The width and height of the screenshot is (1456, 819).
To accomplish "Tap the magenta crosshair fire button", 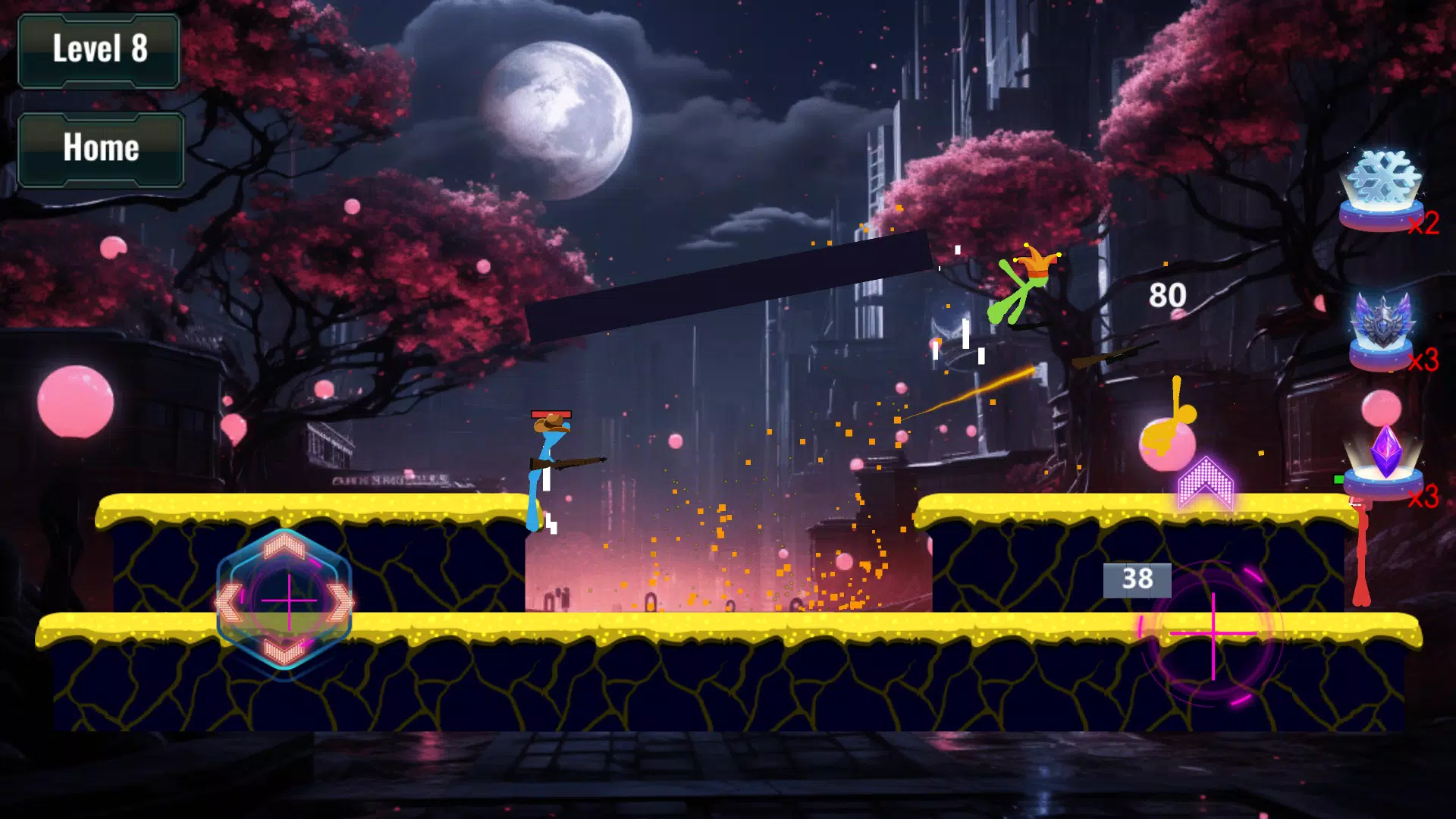I will click(x=1213, y=633).
